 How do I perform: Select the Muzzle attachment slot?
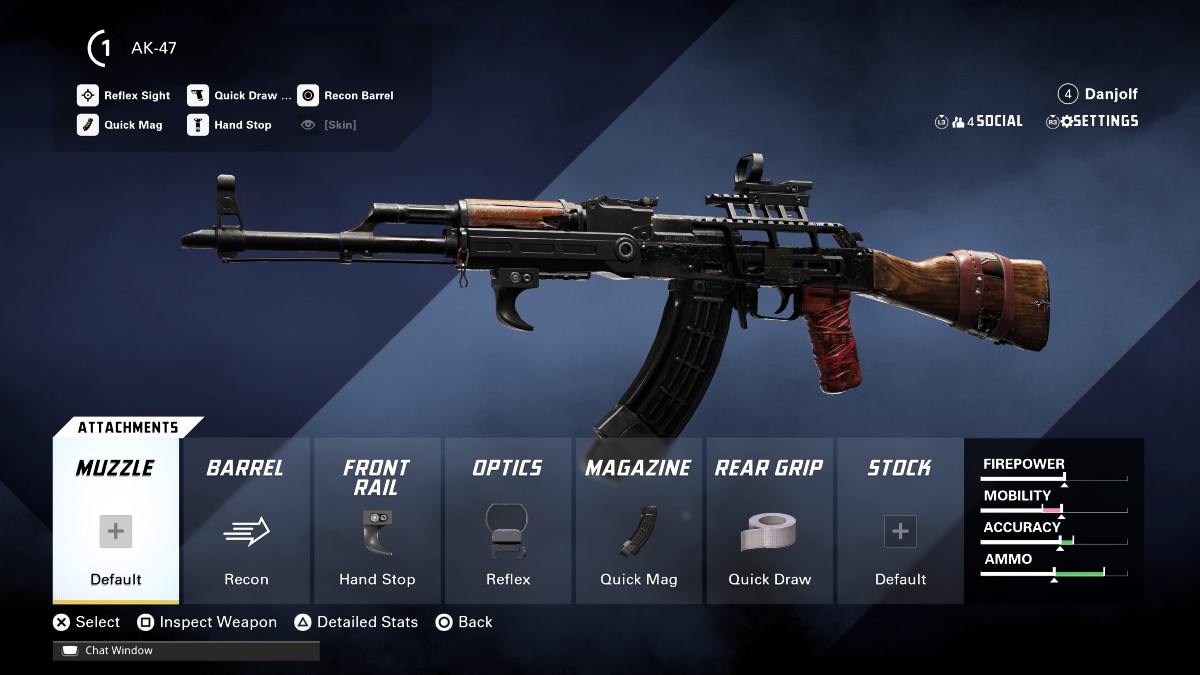[x=116, y=521]
